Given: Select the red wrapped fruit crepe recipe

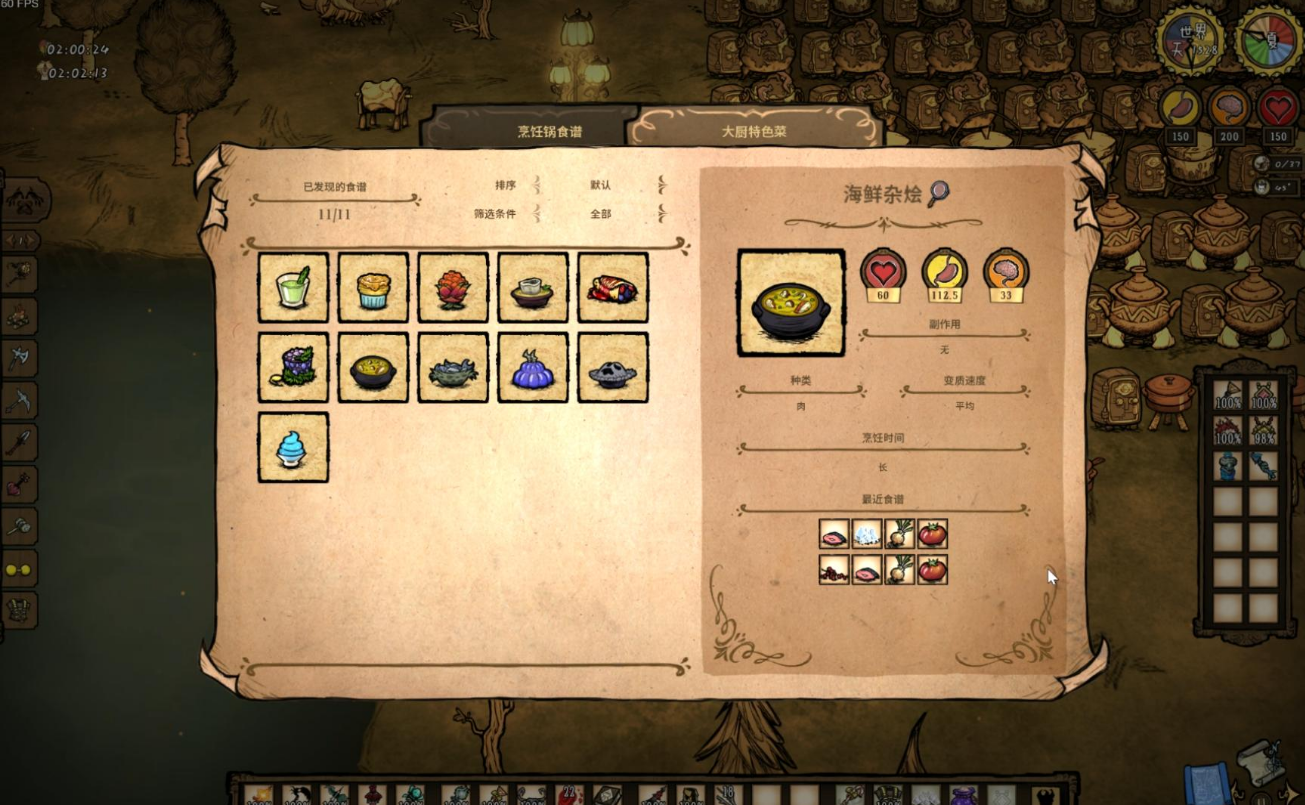Looking at the screenshot, I should pos(613,287).
